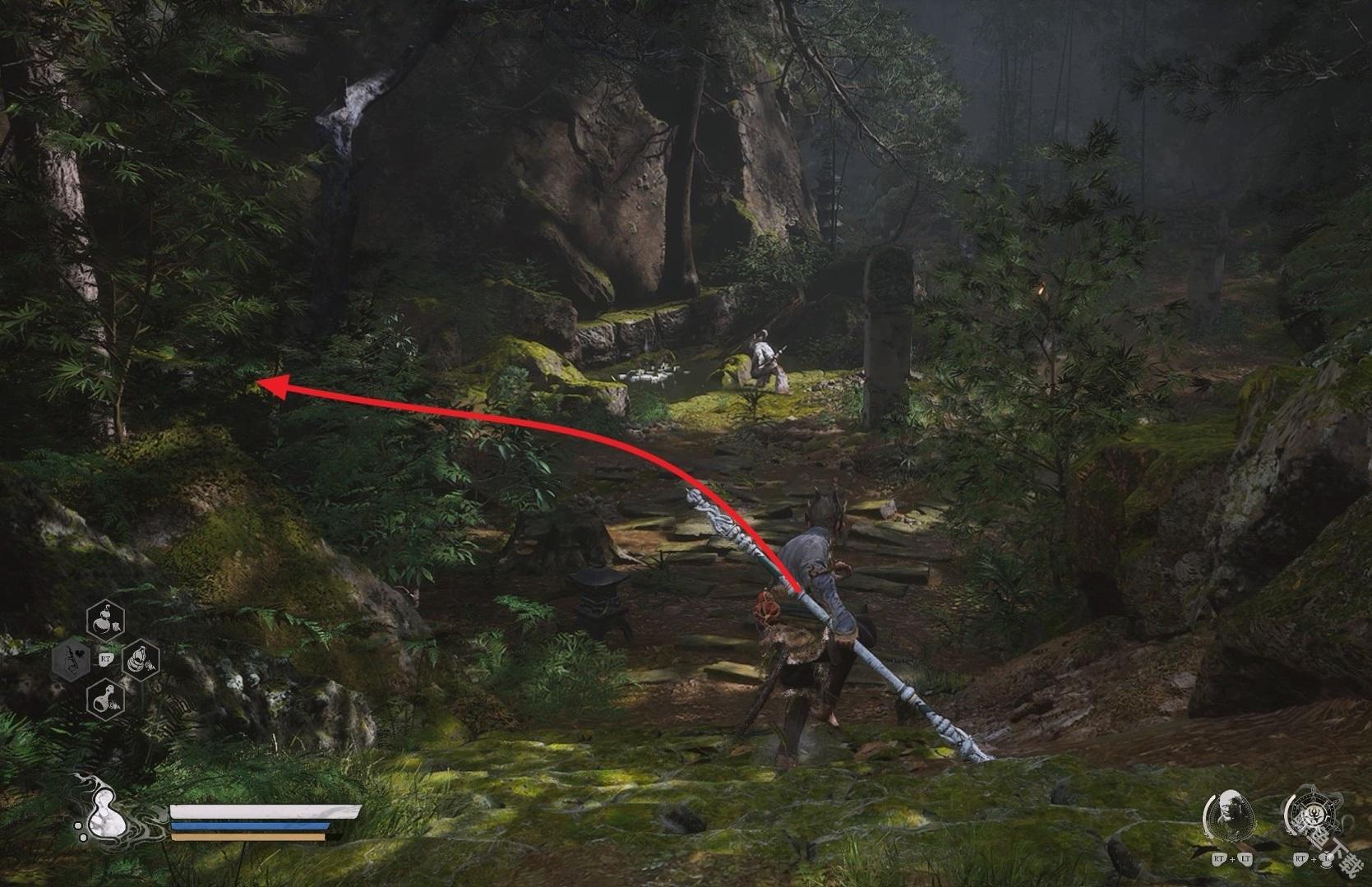
Task: Choose the greyed-out heart quick-item hexagon
Action: tap(72, 658)
